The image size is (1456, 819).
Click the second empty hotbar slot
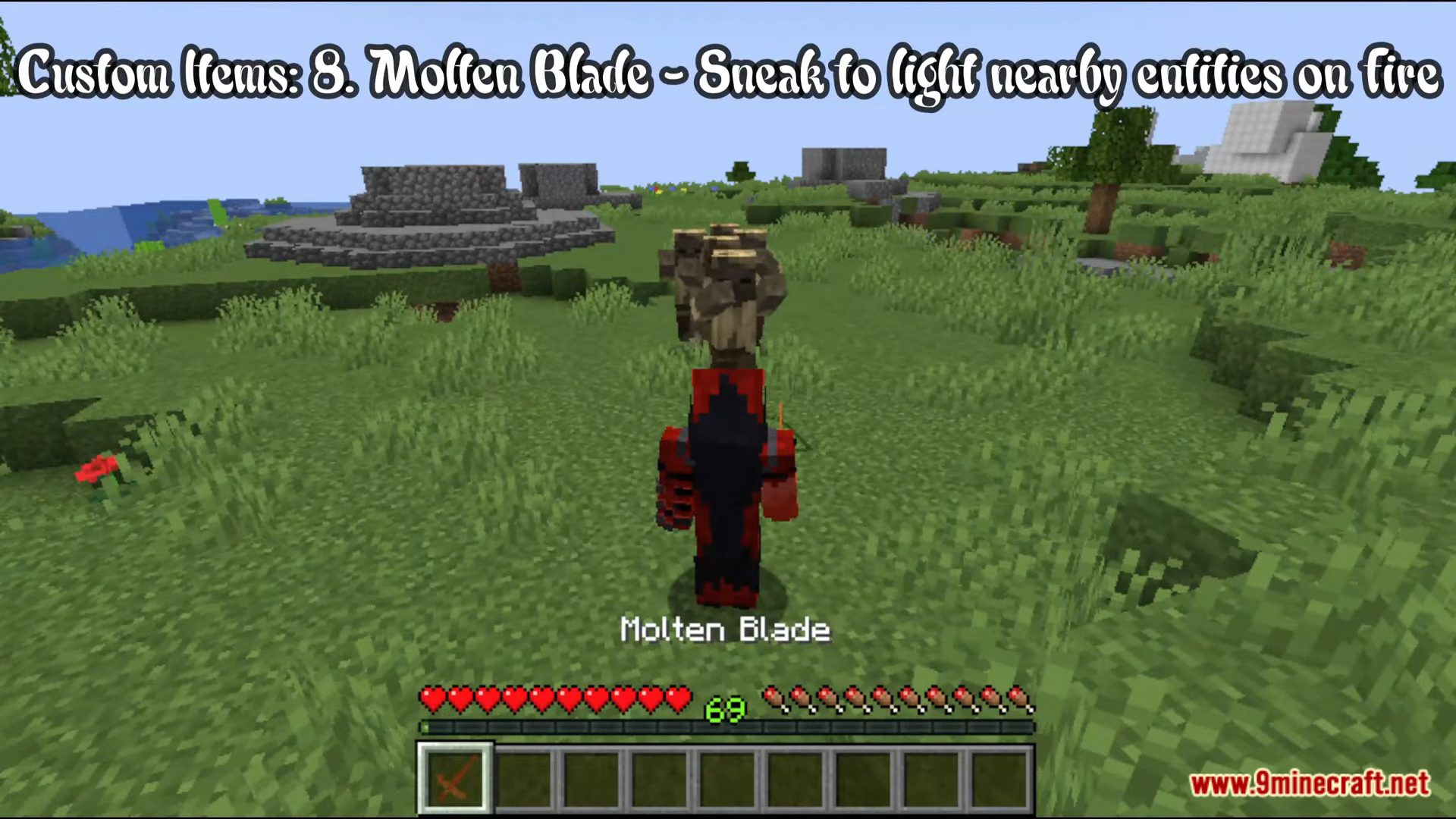(523, 780)
